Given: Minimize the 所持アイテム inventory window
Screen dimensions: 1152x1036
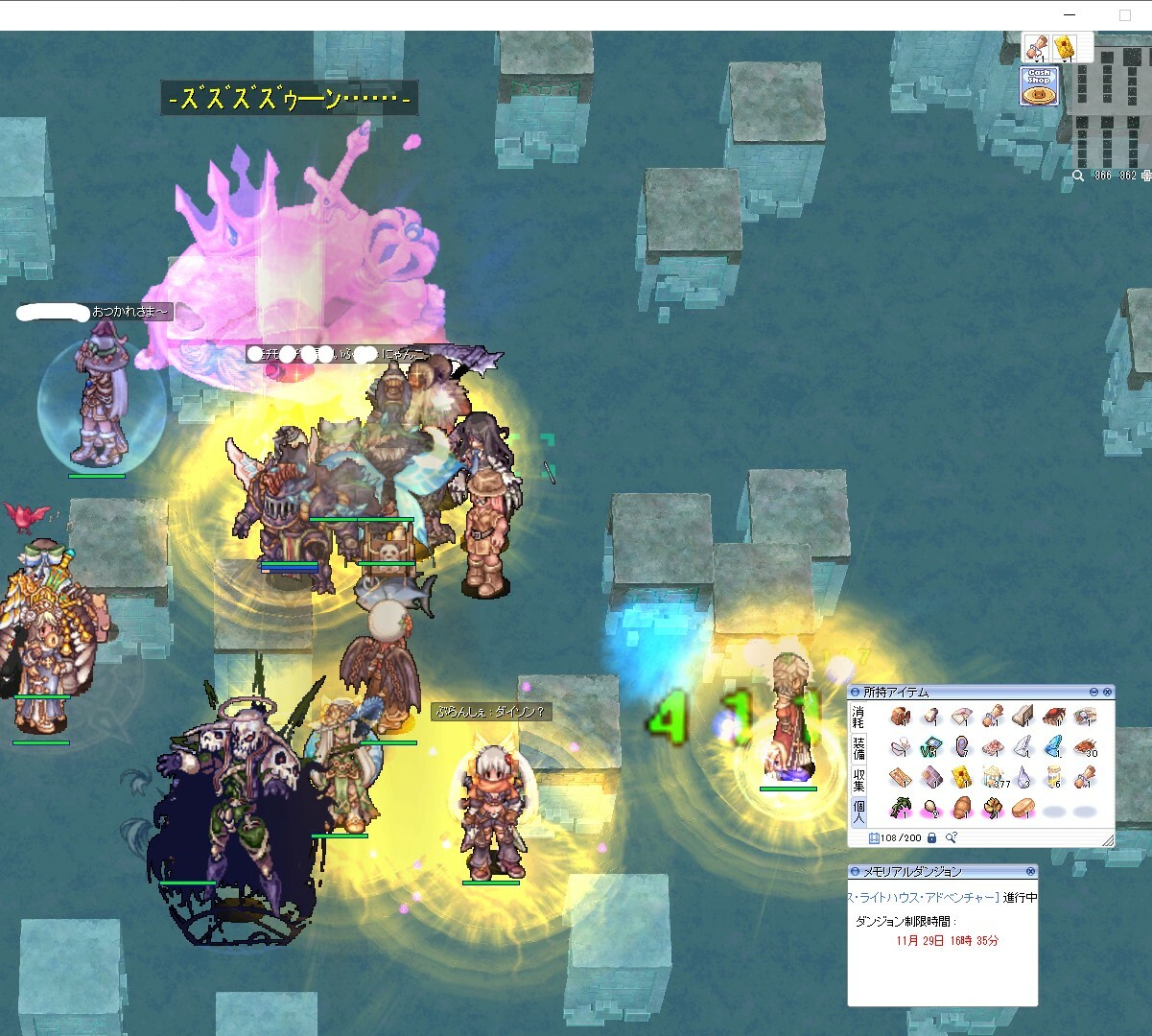Looking at the screenshot, I should click(x=1093, y=692).
